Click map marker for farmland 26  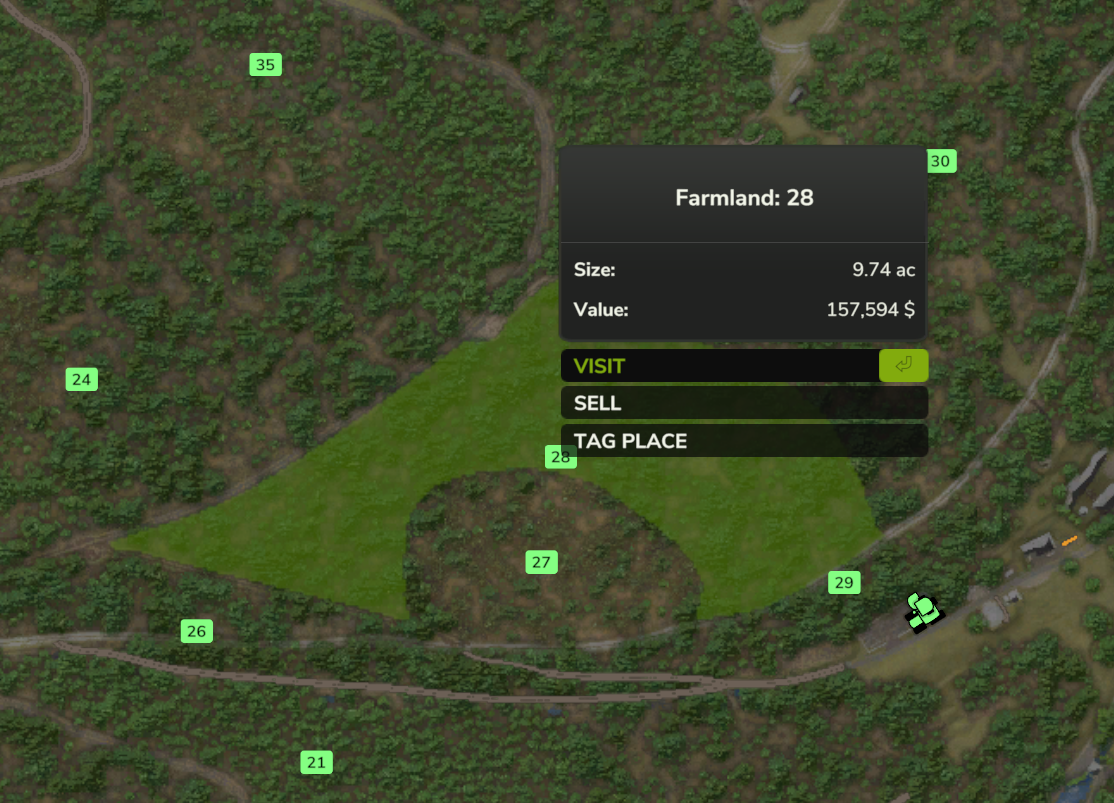(x=196, y=631)
